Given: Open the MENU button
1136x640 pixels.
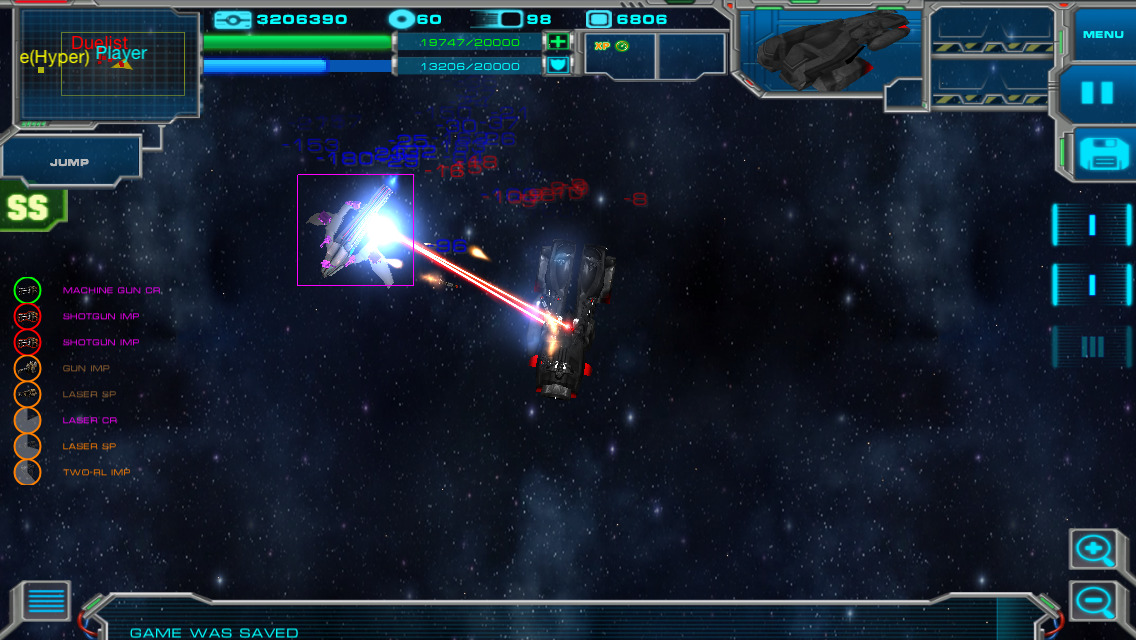Looking at the screenshot, I should (1103, 35).
